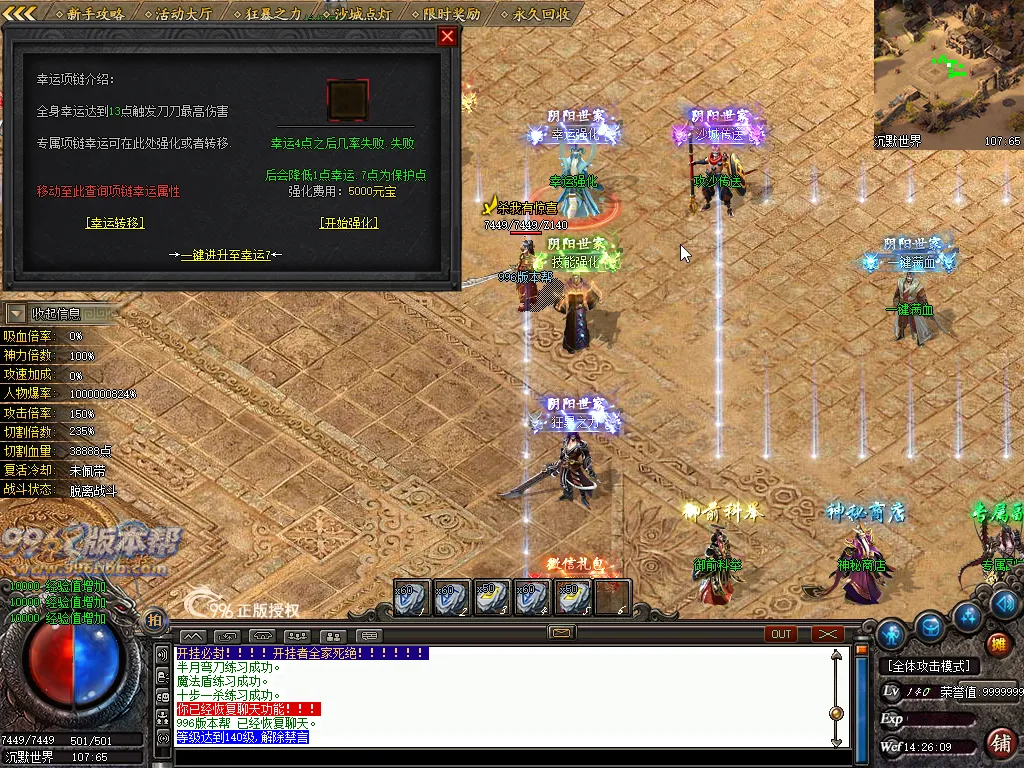1024x768 pixels.
Task: Toggle the 全体攻击模式 attack mode
Action: tap(929, 666)
